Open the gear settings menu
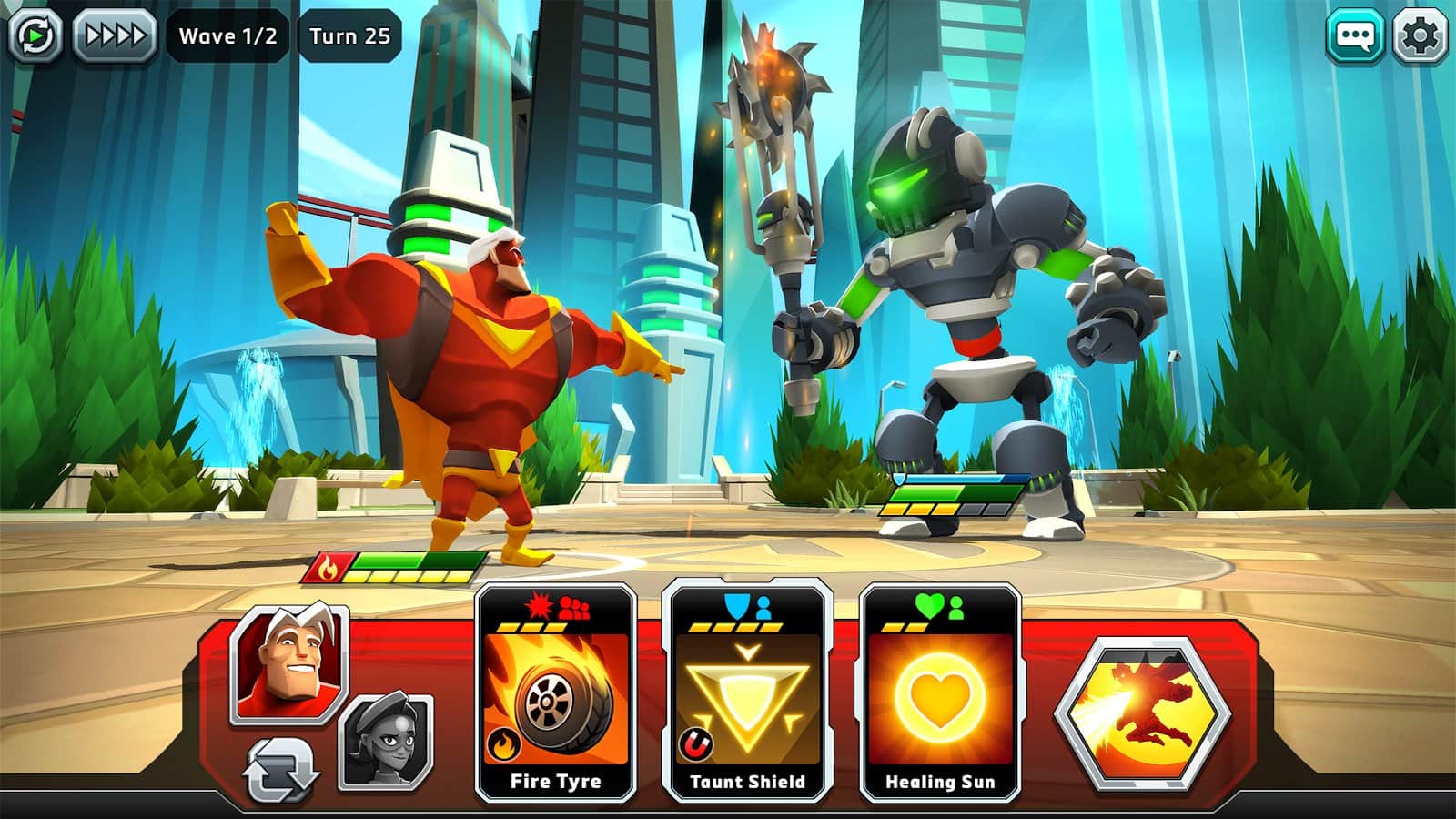This screenshot has height=819, width=1456. pyautogui.click(x=1420, y=36)
